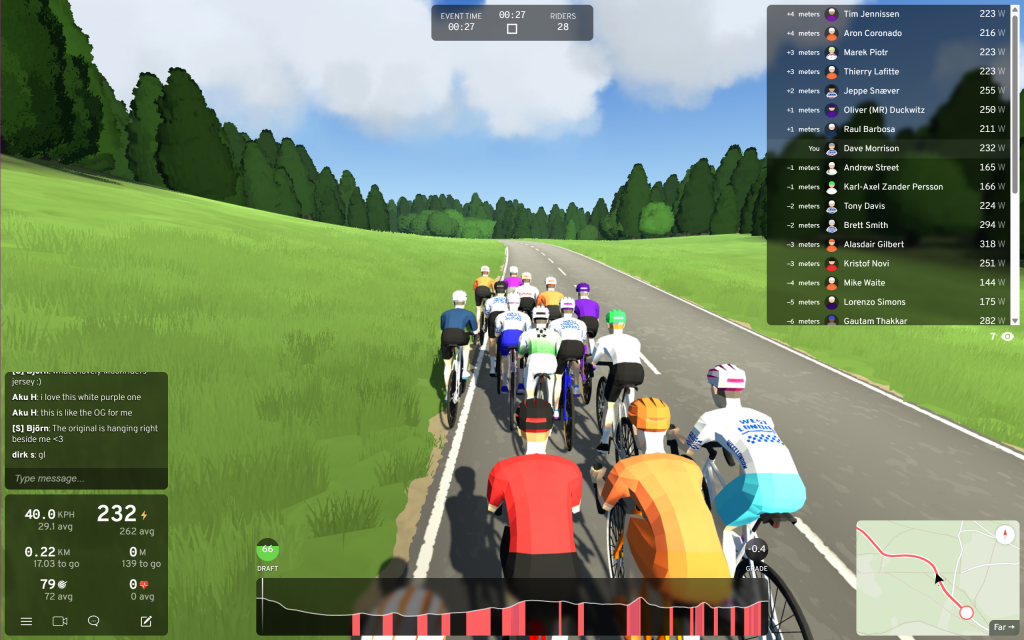The image size is (1024, 640).
Task: Click the elevation profile bar
Action: (512, 606)
